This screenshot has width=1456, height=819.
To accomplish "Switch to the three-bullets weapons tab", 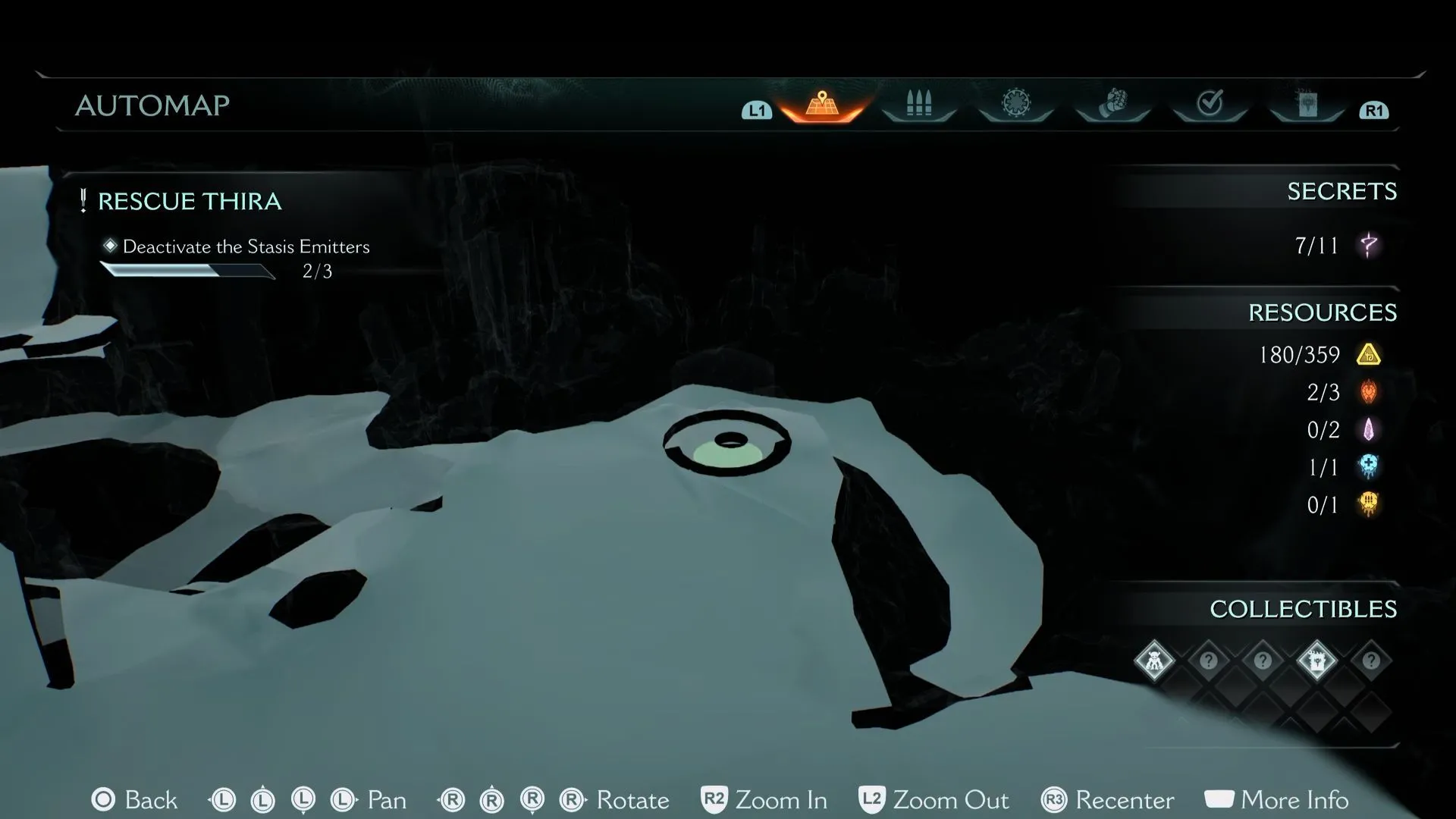I will pyautogui.click(x=918, y=105).
